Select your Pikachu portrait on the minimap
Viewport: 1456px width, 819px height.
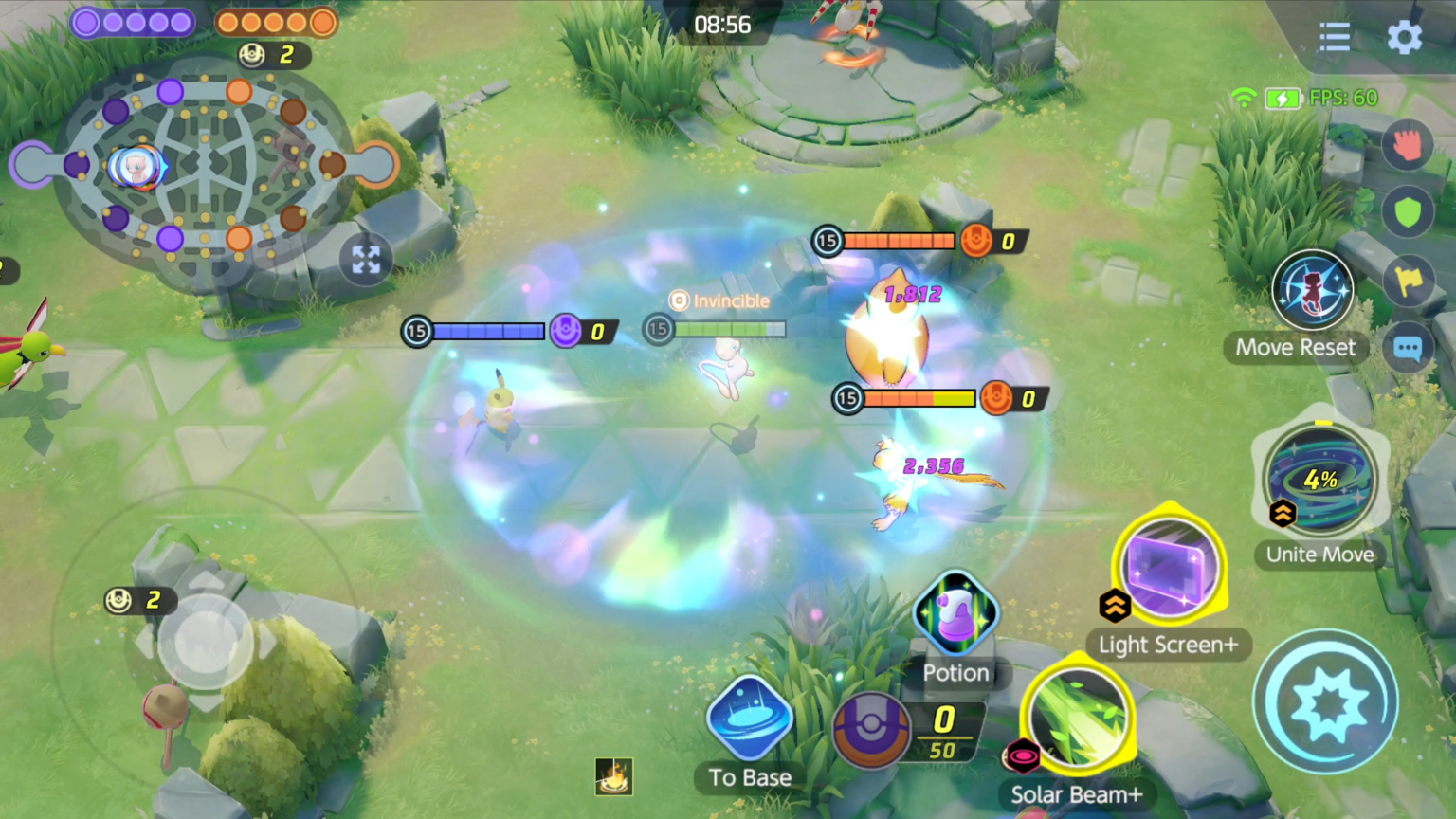tap(136, 166)
